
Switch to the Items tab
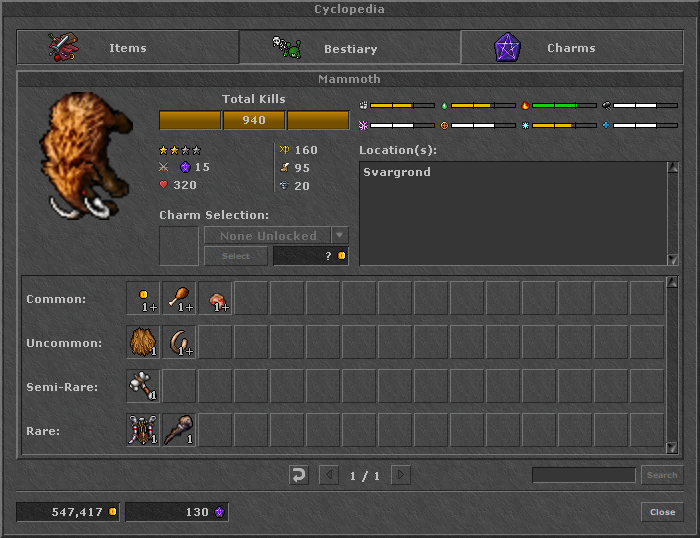[x=127, y=47]
